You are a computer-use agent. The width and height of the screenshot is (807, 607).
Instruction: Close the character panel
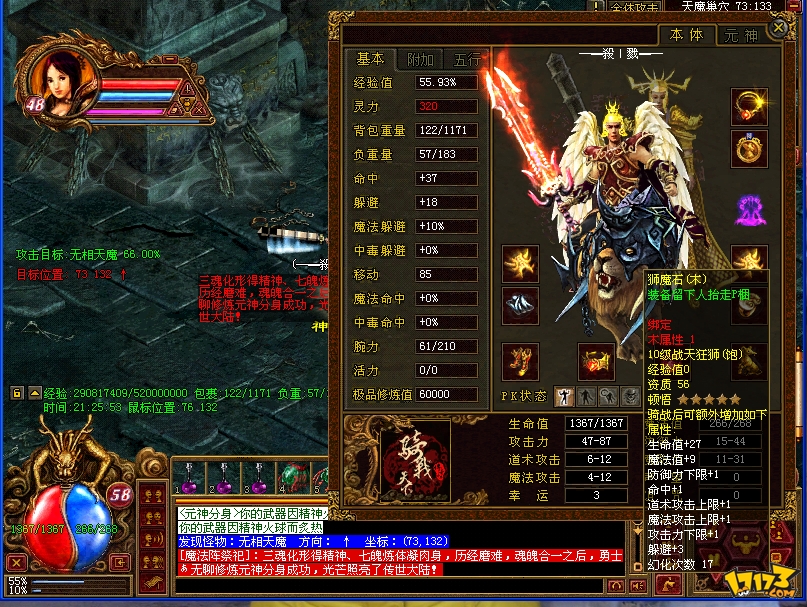point(777,29)
